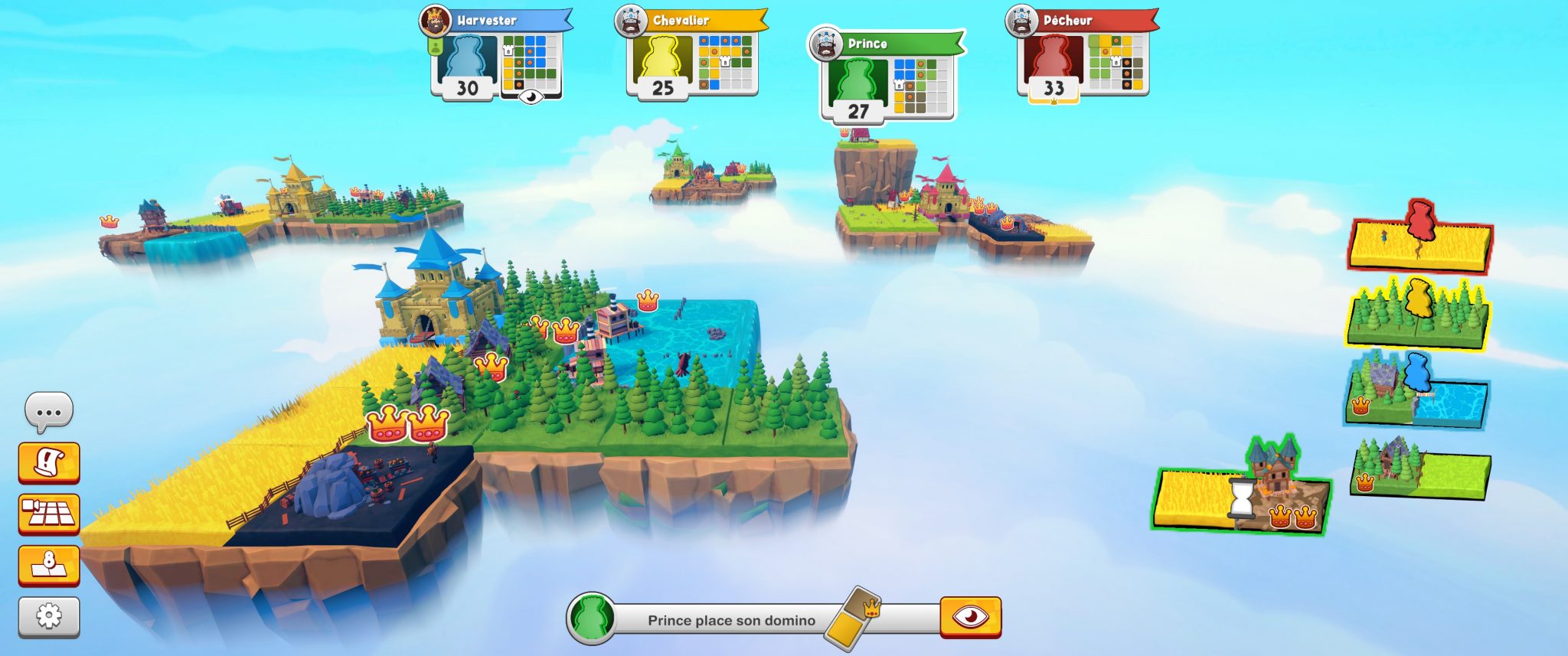Select Harvester's player panel
The image size is (1568, 656).
tap(495, 54)
